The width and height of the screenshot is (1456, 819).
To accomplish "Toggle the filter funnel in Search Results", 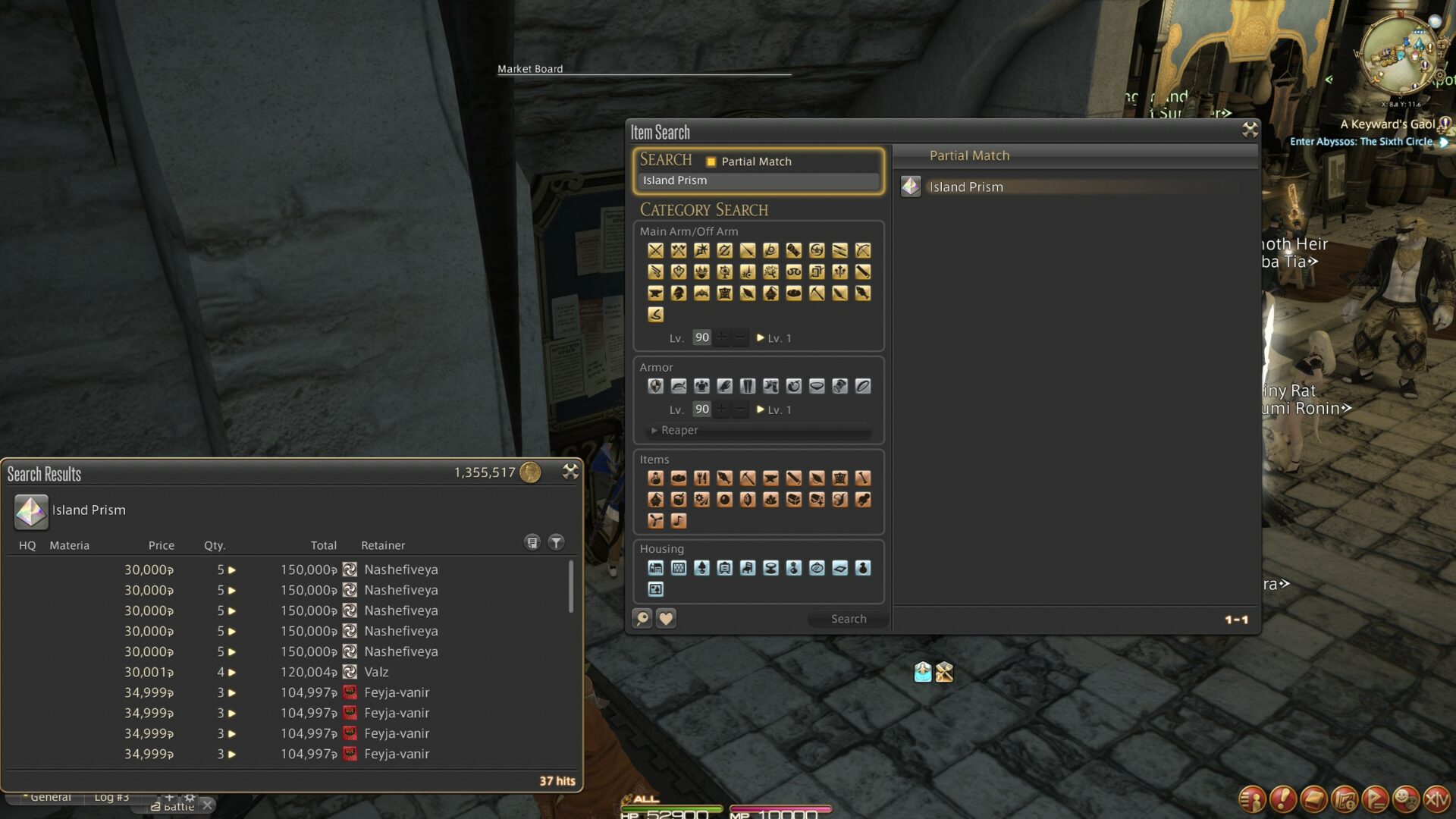I will coord(556,542).
